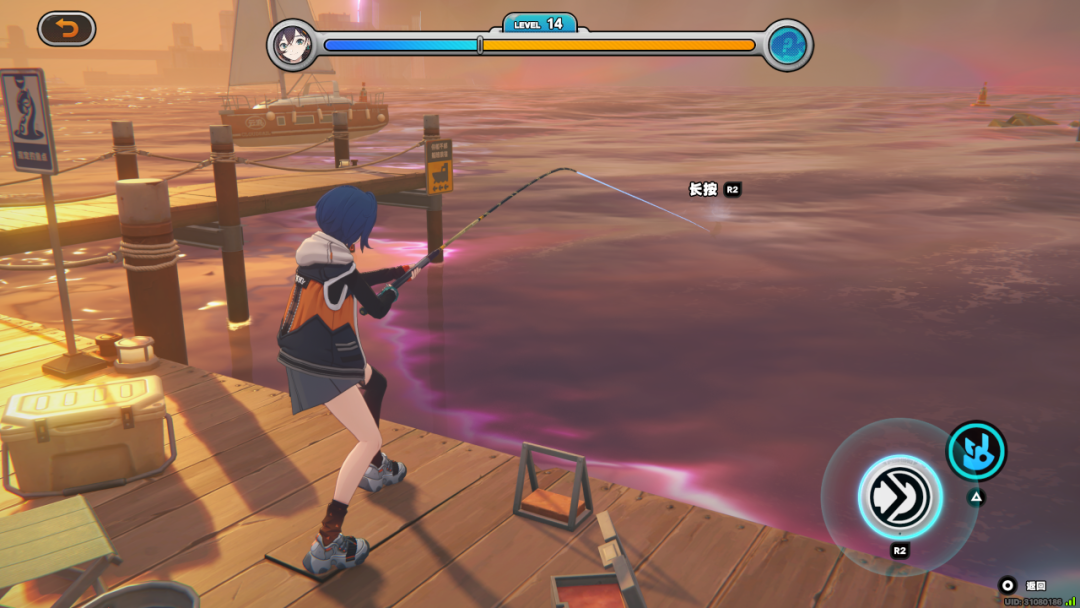Tap the large double-arrow reel button
The height and width of the screenshot is (608, 1080).
(899, 496)
